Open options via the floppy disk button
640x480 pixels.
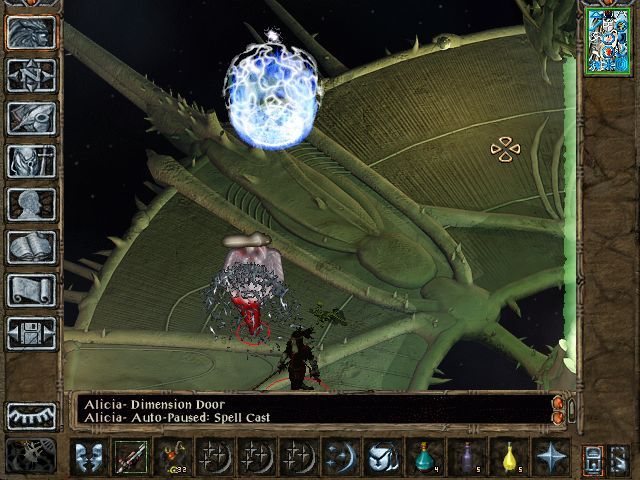point(31,333)
